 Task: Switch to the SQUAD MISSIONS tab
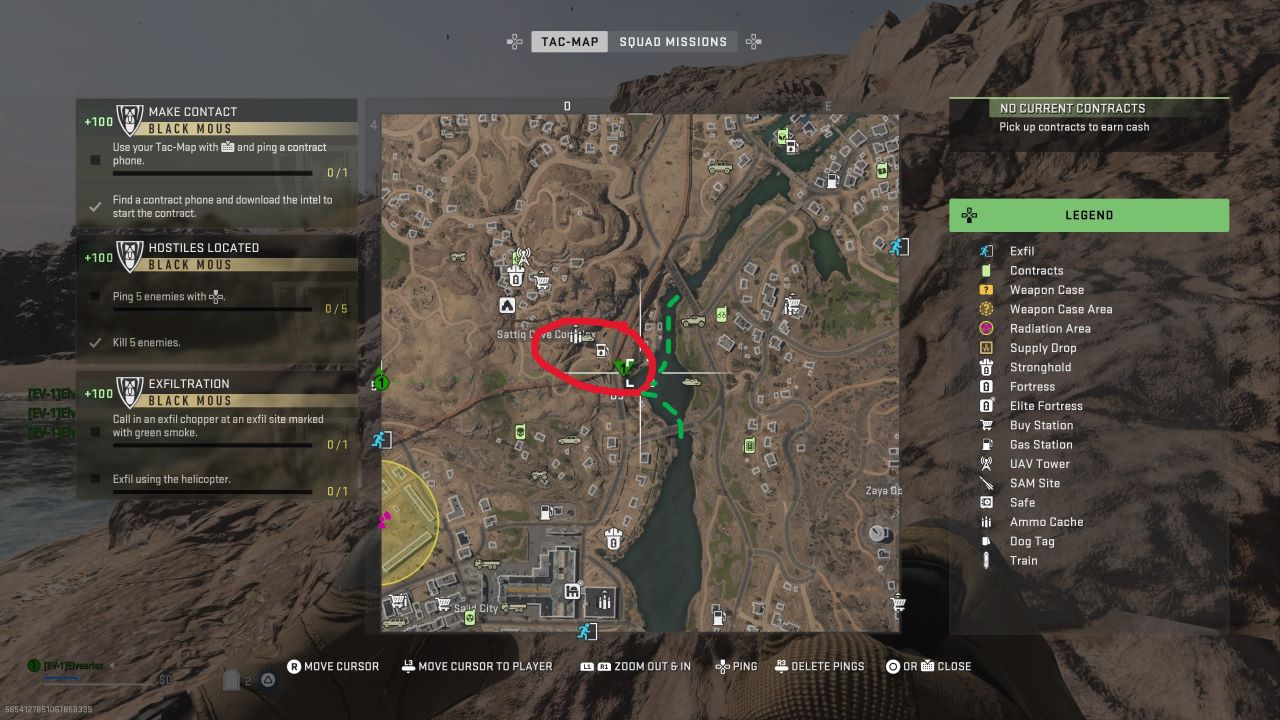674,41
